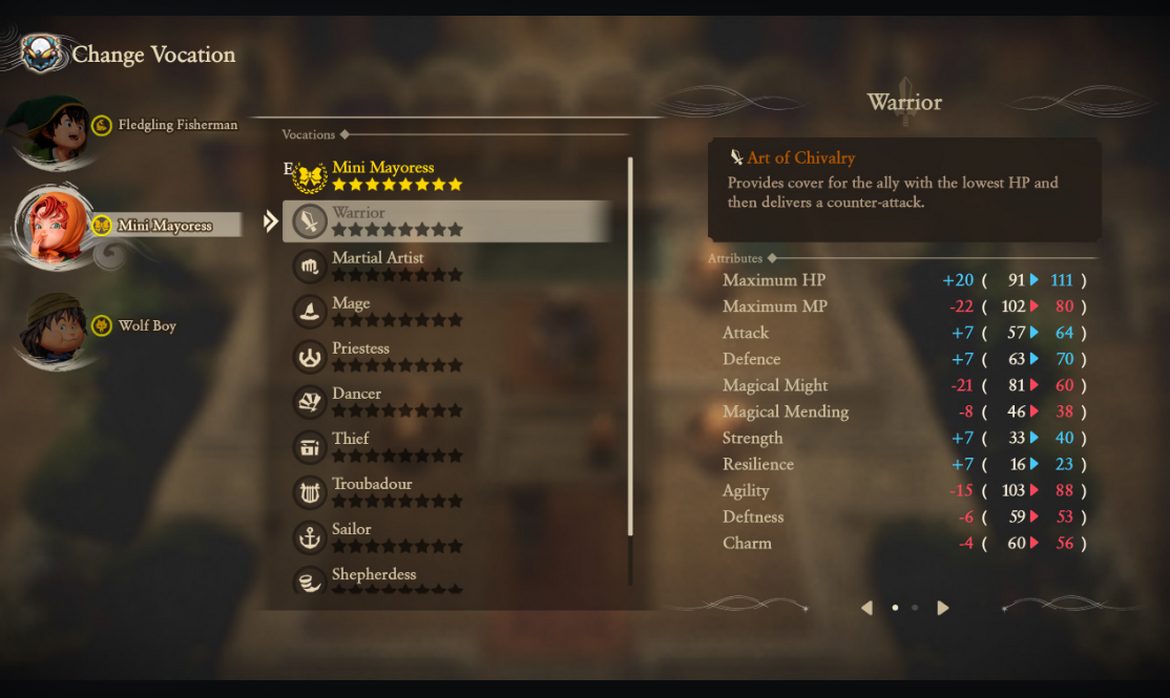Screen dimensions: 1170x698
Task: Choose the Mini Mayoress party member
Action: [150, 225]
